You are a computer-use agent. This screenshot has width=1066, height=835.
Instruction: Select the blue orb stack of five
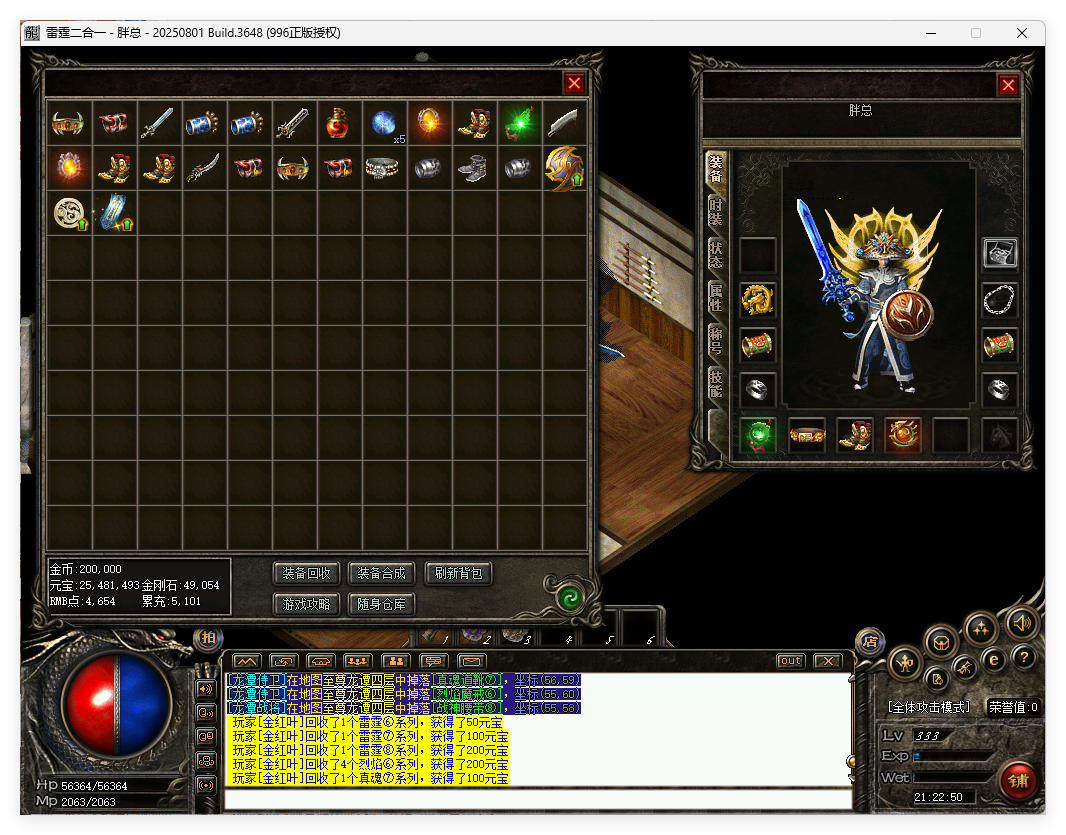(385, 123)
